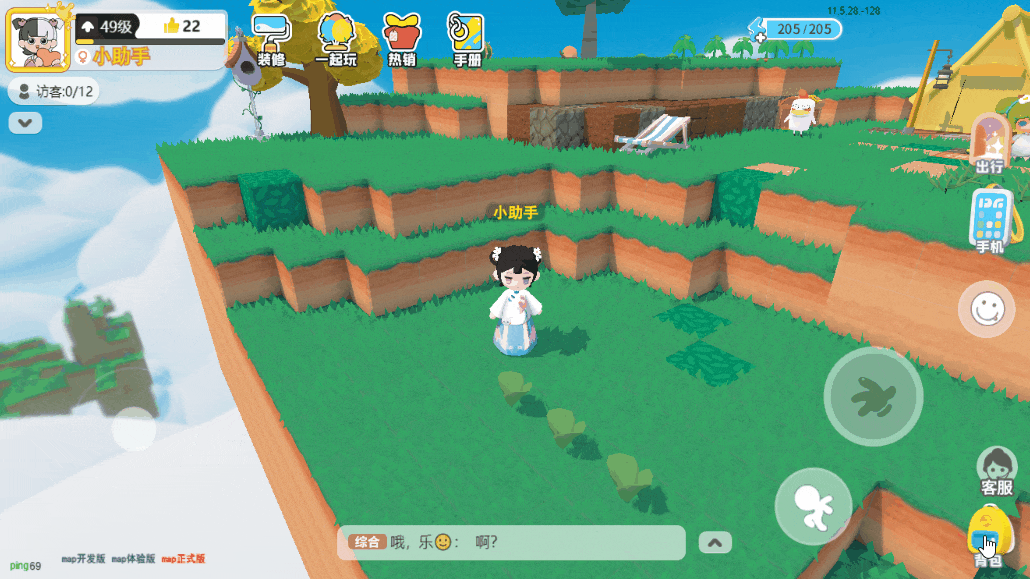Screen dimensions: 1030x579
Task: Touch the virtual movement joystick
Action: coord(133,429)
